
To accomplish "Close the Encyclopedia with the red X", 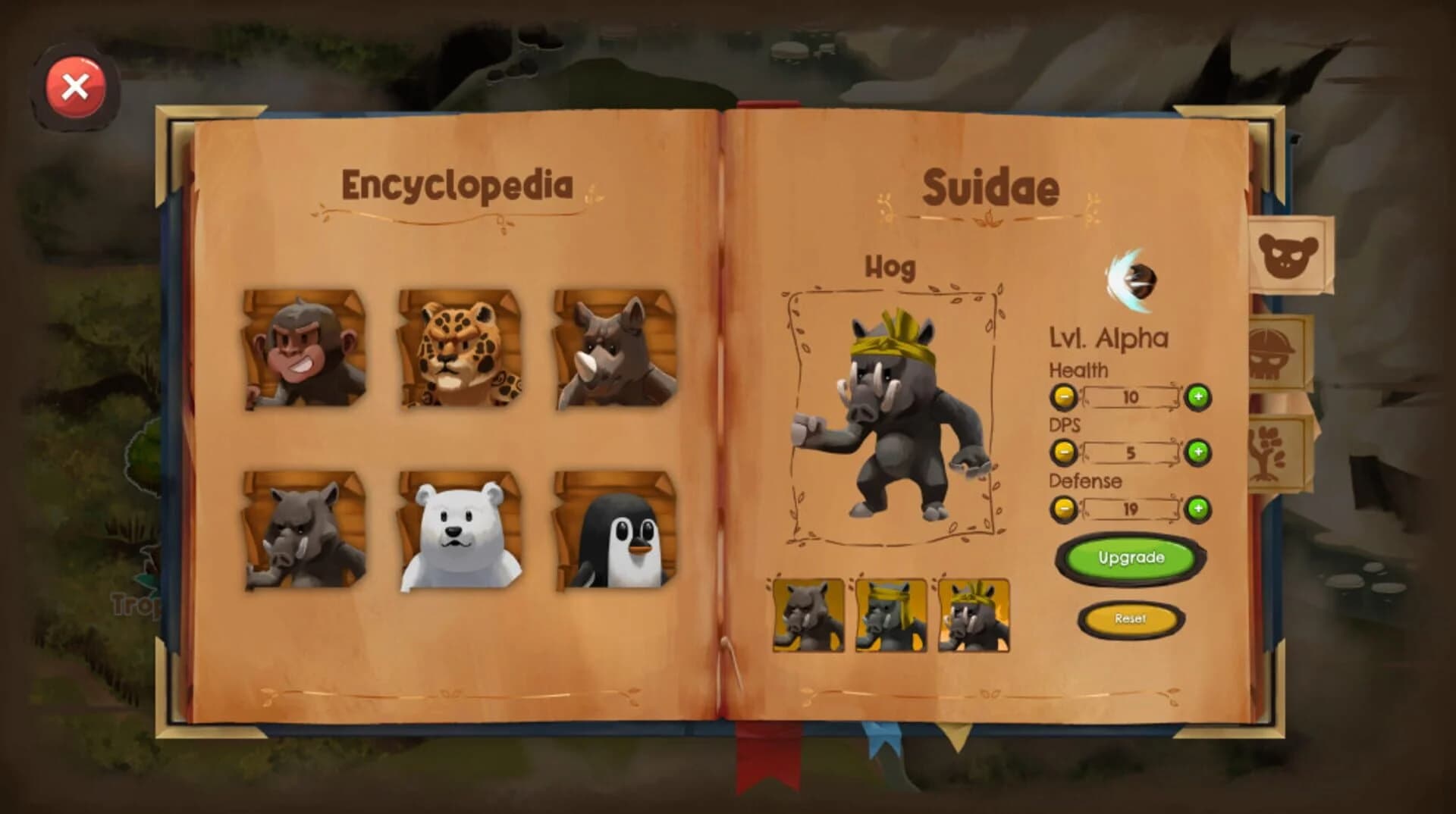I will coord(74,86).
